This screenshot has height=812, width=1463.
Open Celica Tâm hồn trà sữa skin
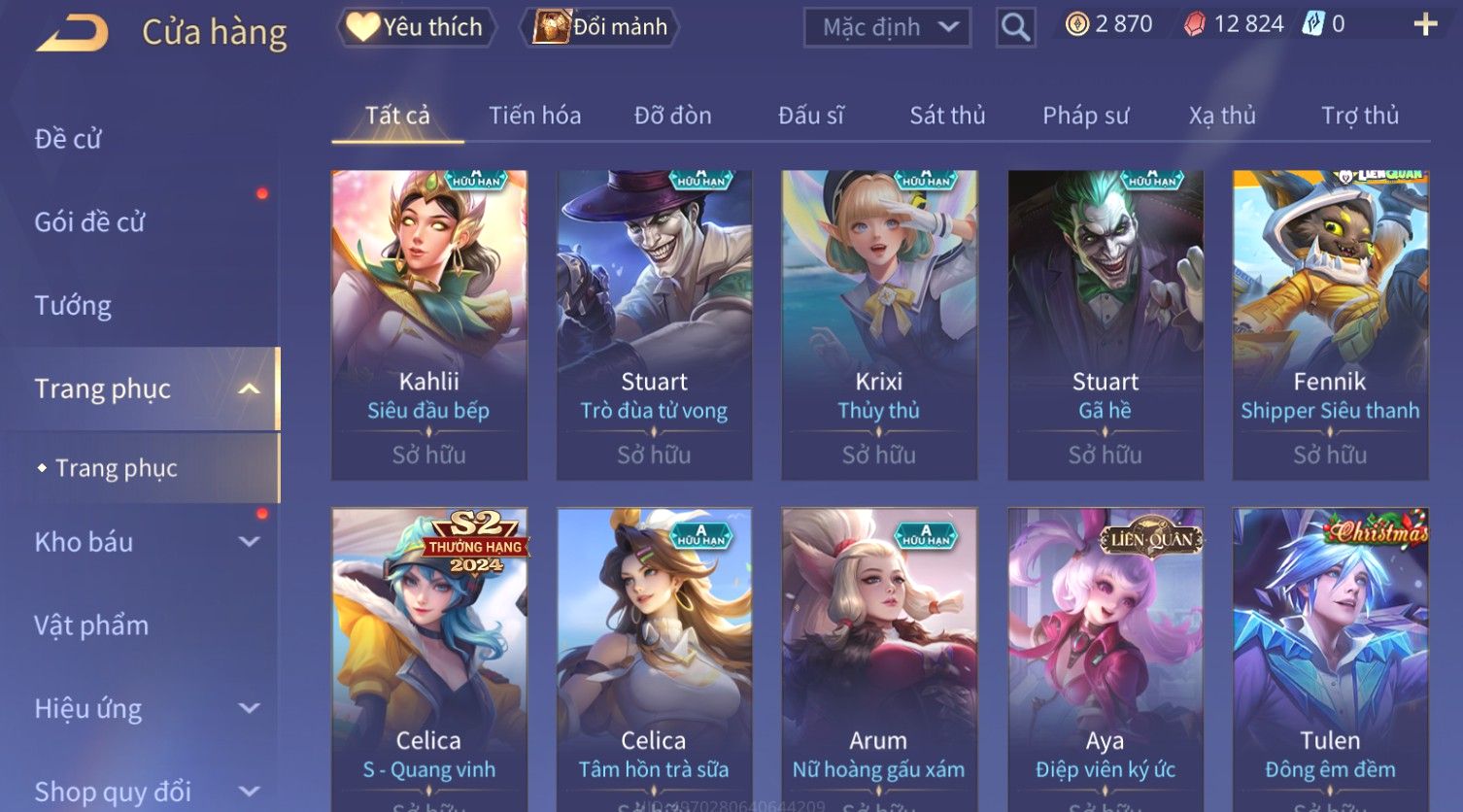(654, 659)
